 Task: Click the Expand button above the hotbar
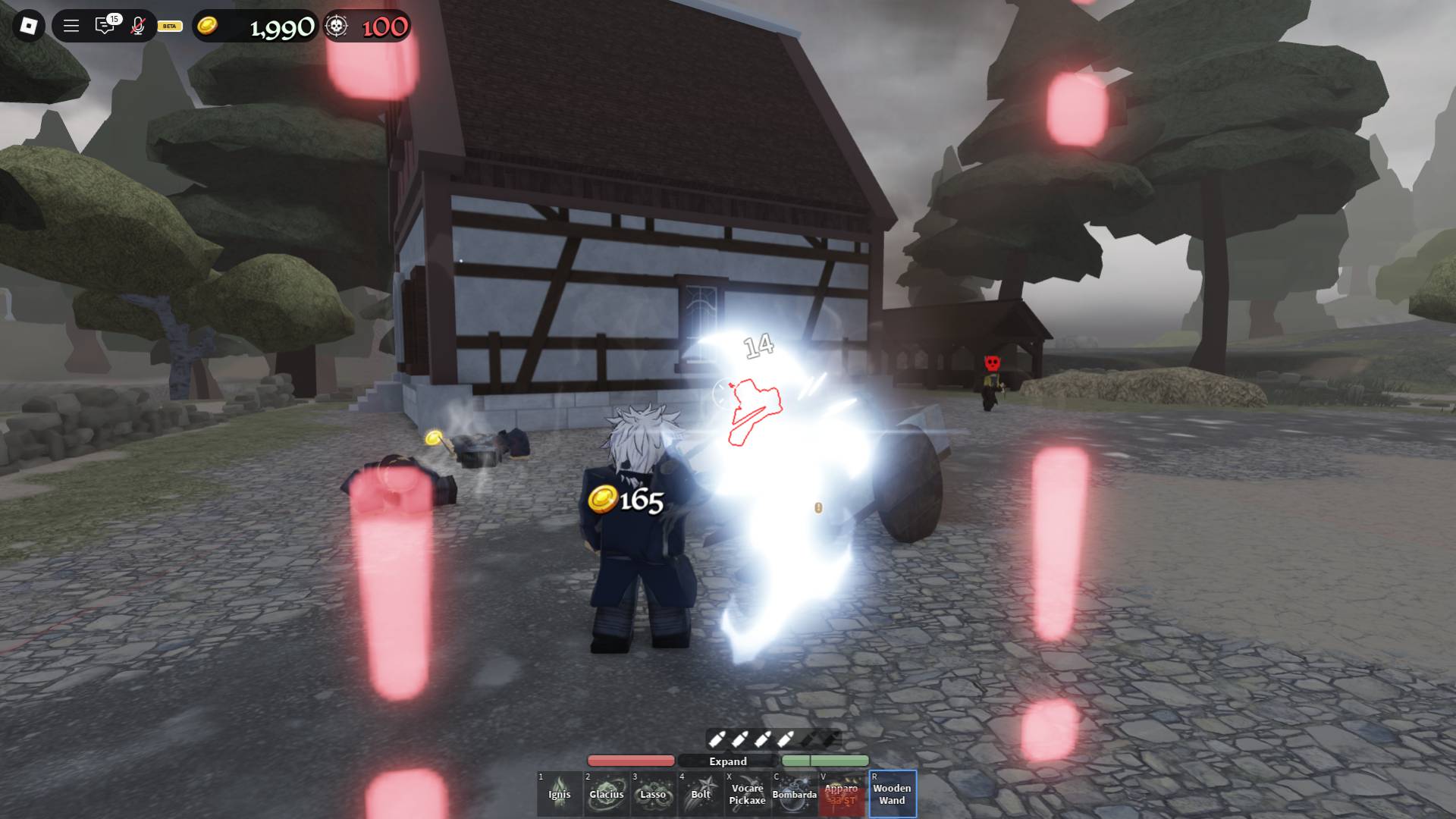coord(729,761)
